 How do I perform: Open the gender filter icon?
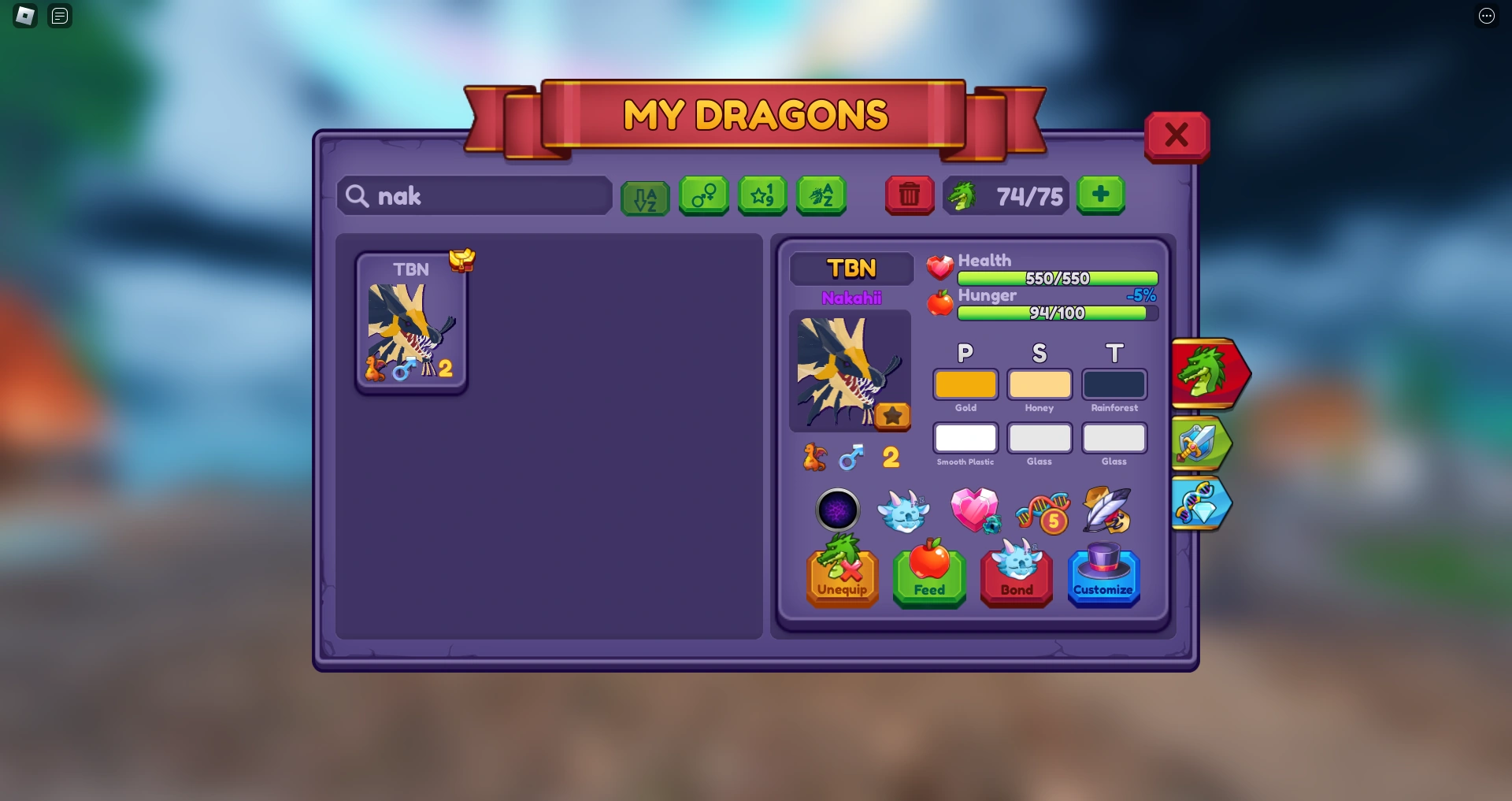click(x=703, y=196)
